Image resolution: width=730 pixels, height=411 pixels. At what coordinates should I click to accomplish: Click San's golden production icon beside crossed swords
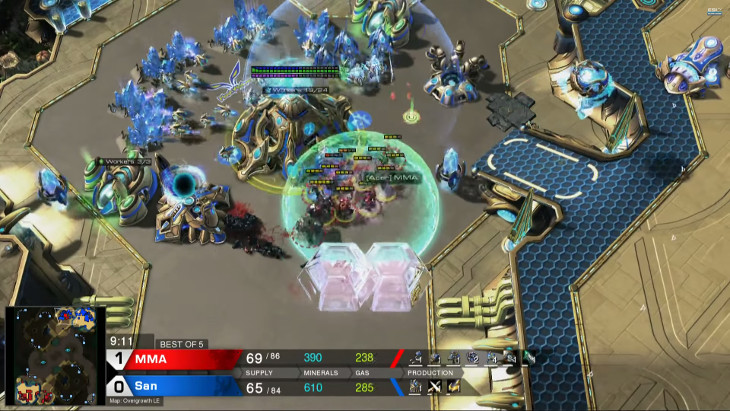[x=454, y=387]
